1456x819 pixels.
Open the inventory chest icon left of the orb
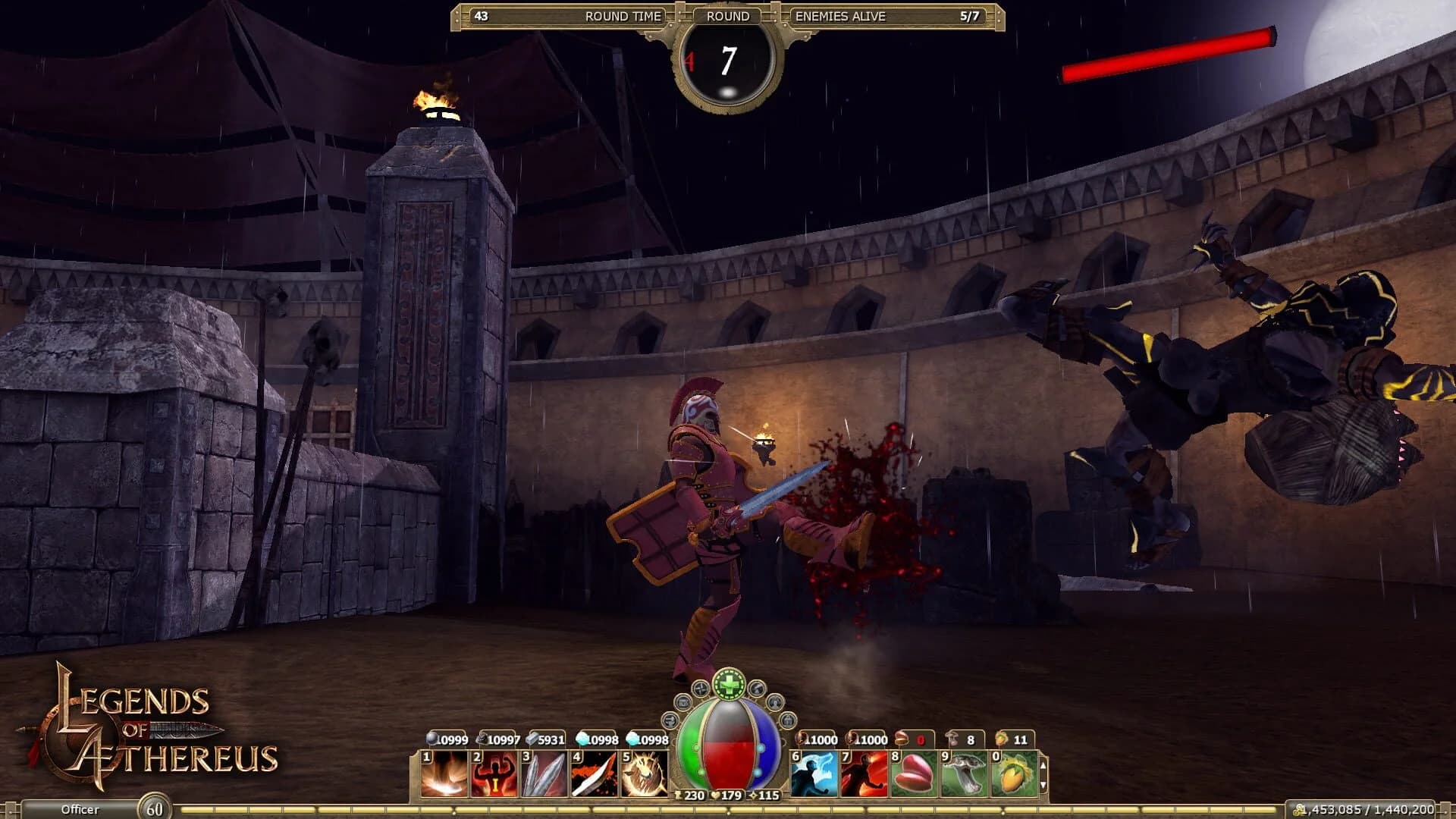pos(683,704)
